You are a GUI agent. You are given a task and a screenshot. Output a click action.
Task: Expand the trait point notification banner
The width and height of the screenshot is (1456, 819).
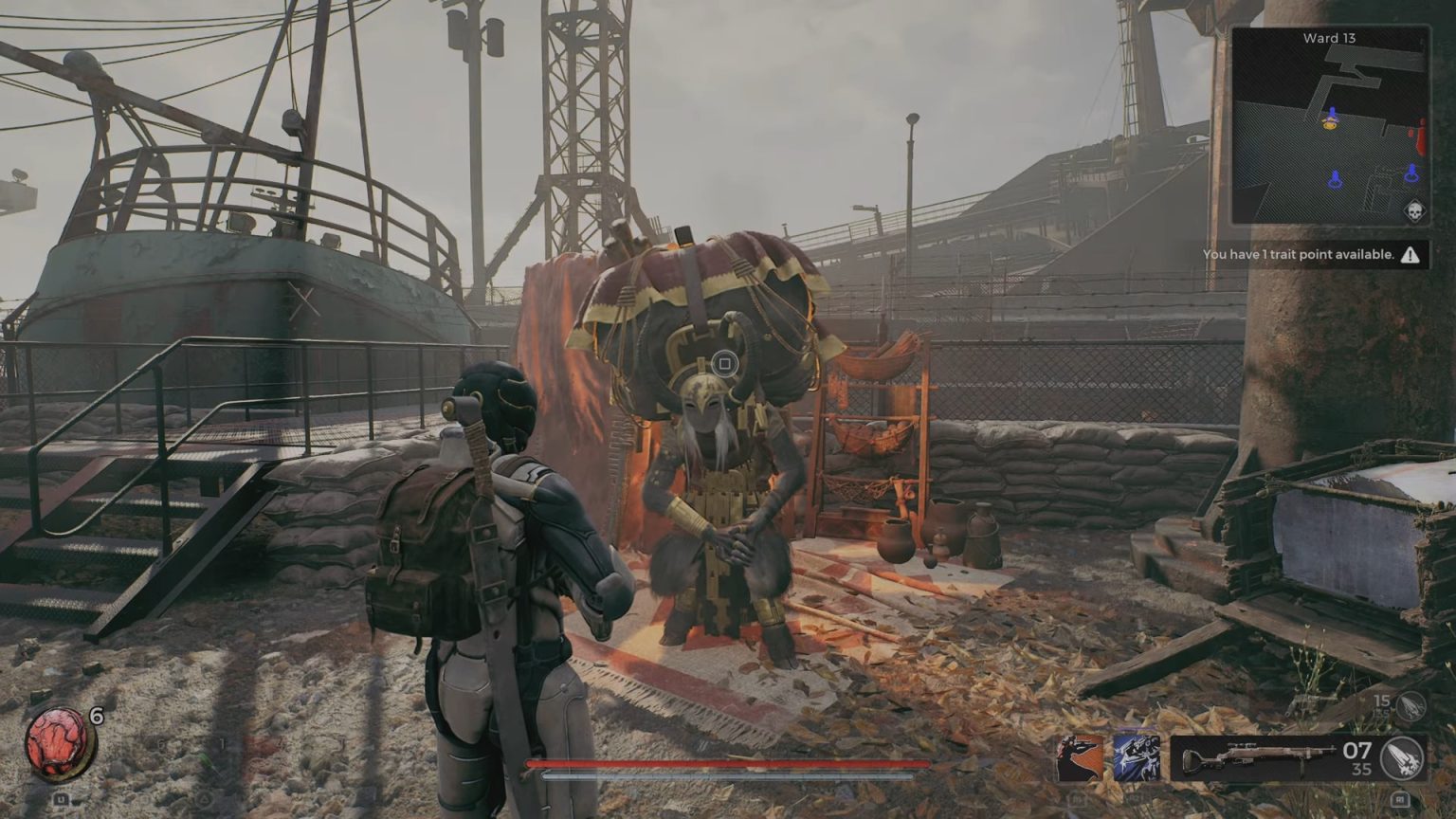click(x=1318, y=254)
